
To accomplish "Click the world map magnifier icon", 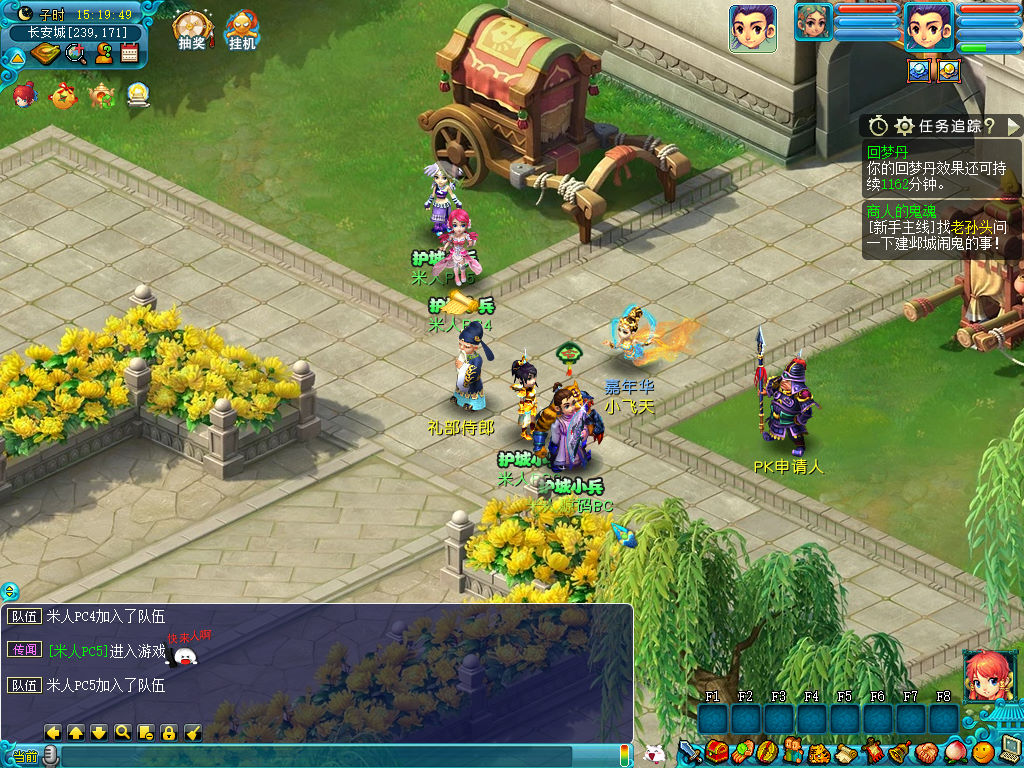I will 75,54.
